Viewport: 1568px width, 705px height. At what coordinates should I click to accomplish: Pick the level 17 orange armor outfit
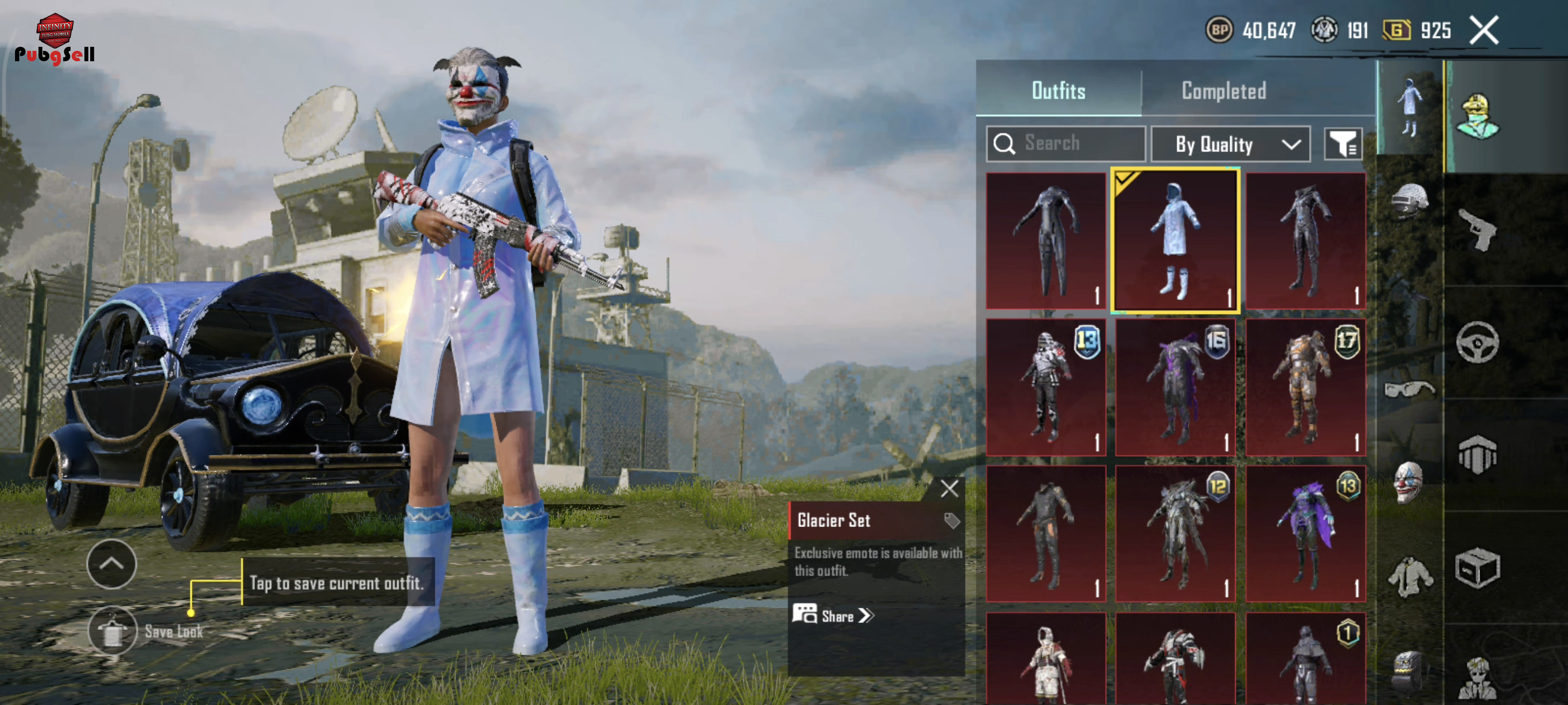click(1305, 388)
